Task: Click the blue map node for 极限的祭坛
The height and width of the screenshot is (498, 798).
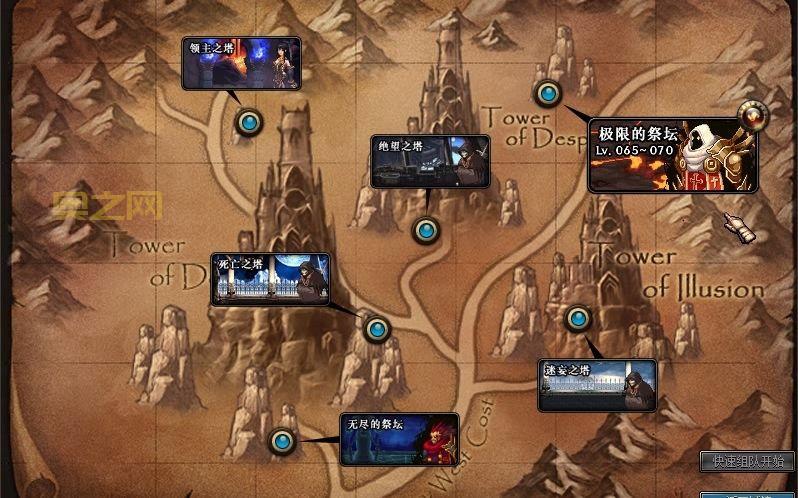Action: tap(547, 94)
